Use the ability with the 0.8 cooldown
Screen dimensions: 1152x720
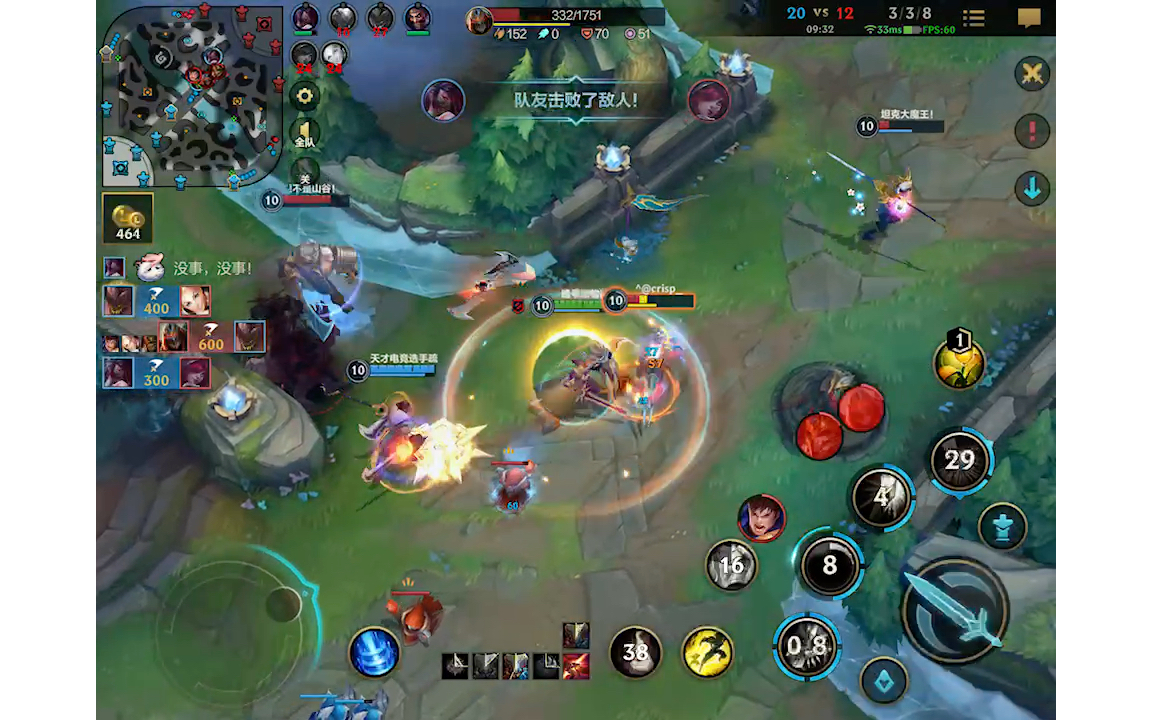807,645
